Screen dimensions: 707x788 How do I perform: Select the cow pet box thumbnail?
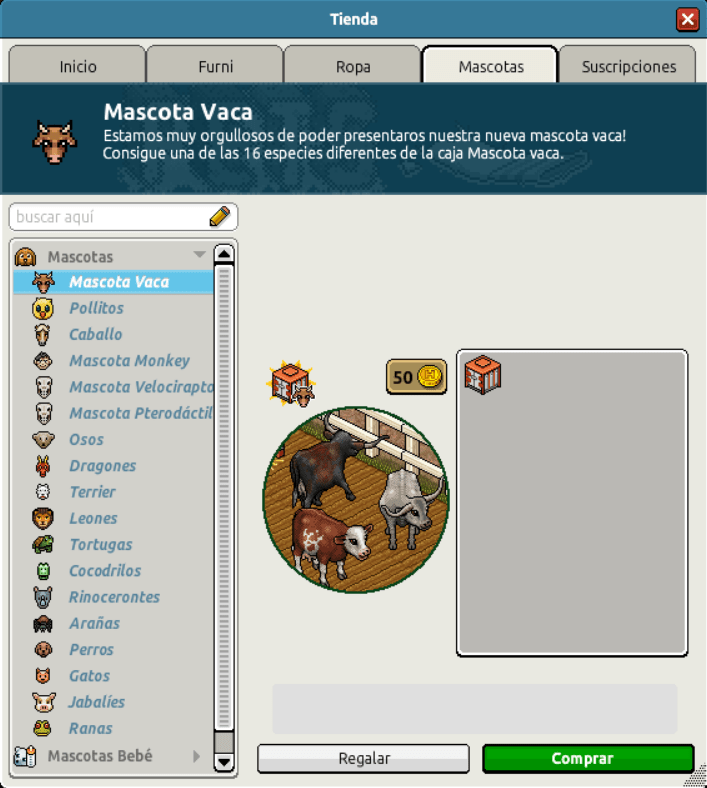pos(483,375)
